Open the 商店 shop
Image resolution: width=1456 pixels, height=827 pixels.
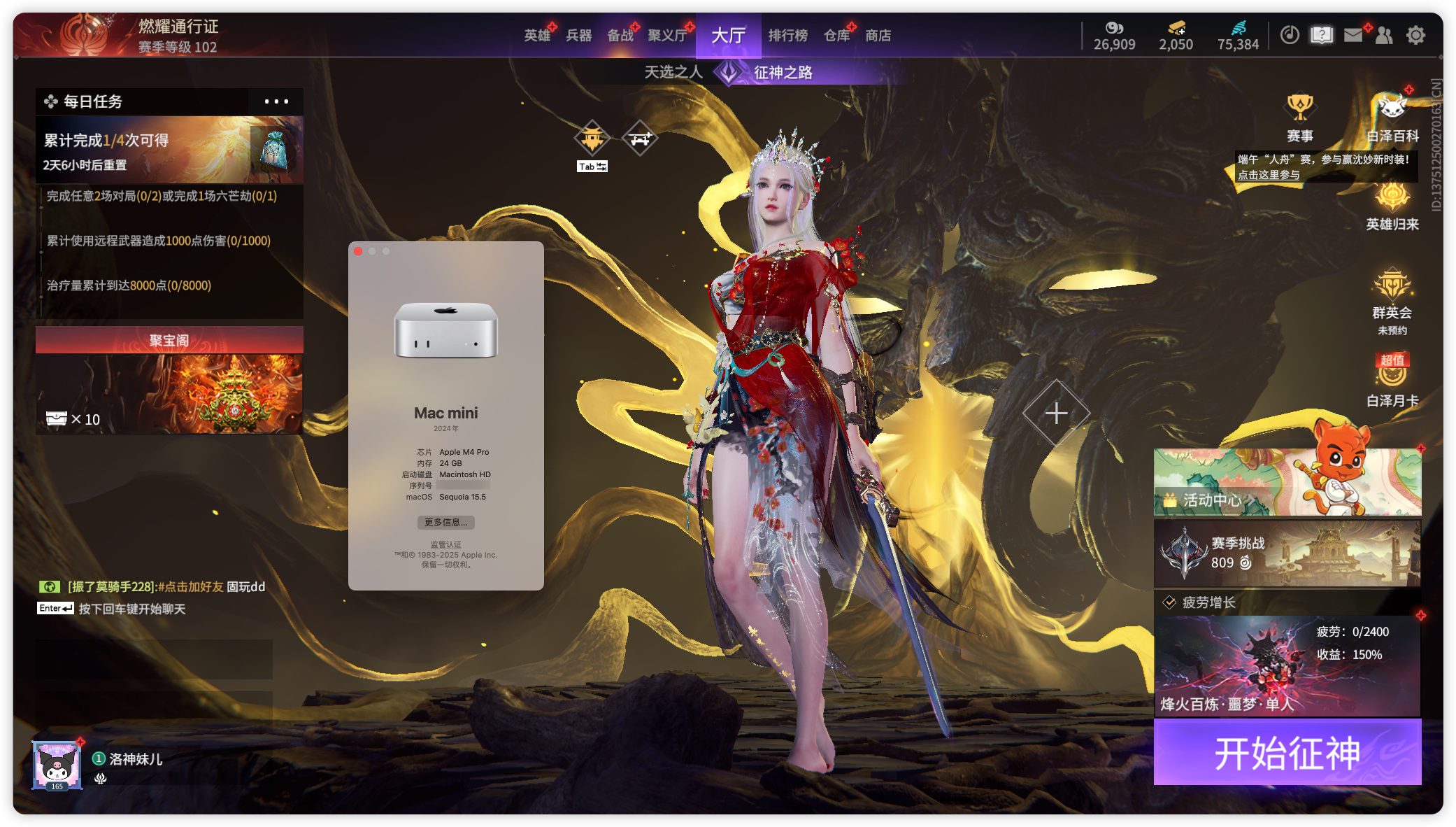point(878,36)
